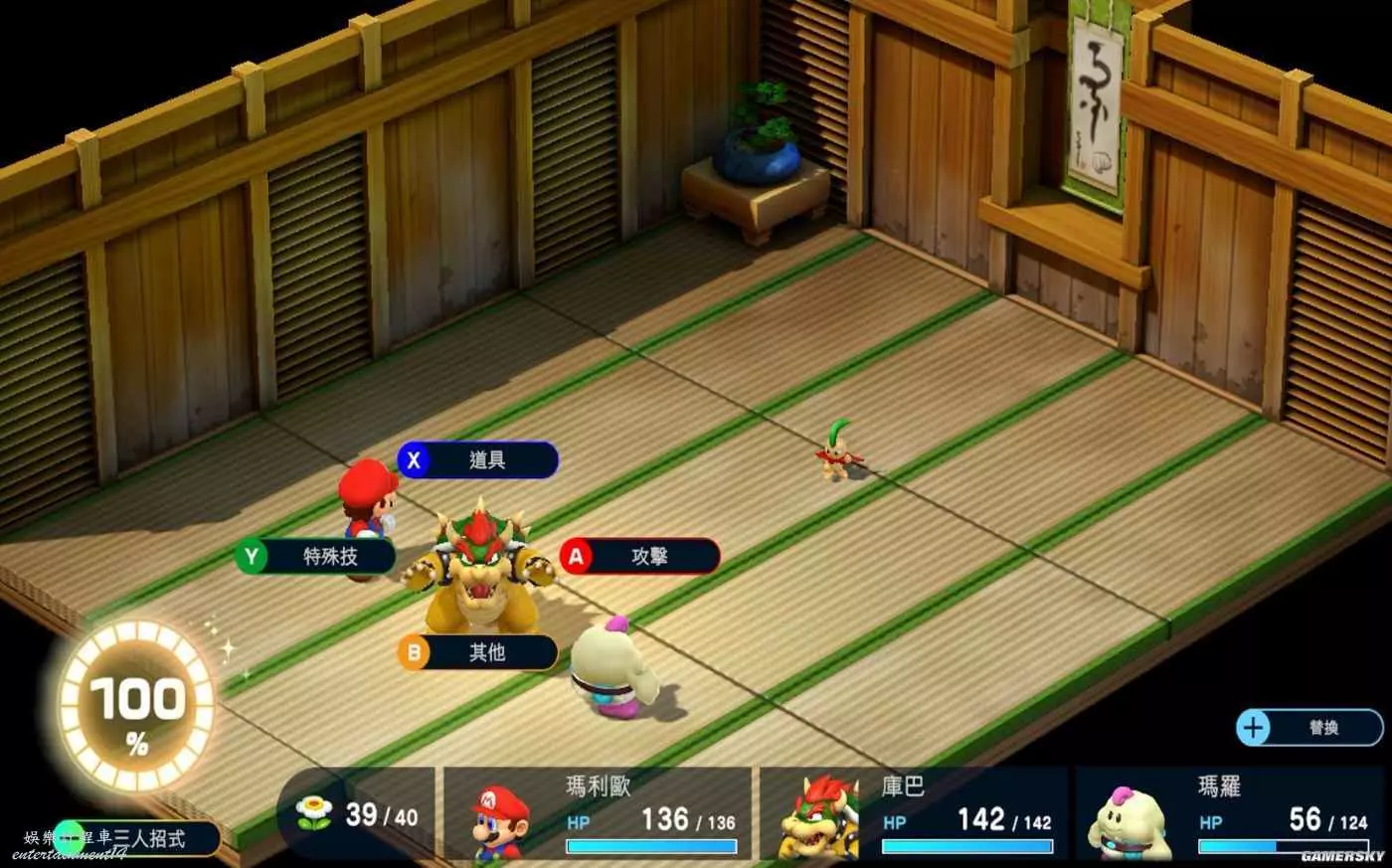The height and width of the screenshot is (868, 1392).
Task: Select the 道具 (Items) battle command
Action: point(478,460)
